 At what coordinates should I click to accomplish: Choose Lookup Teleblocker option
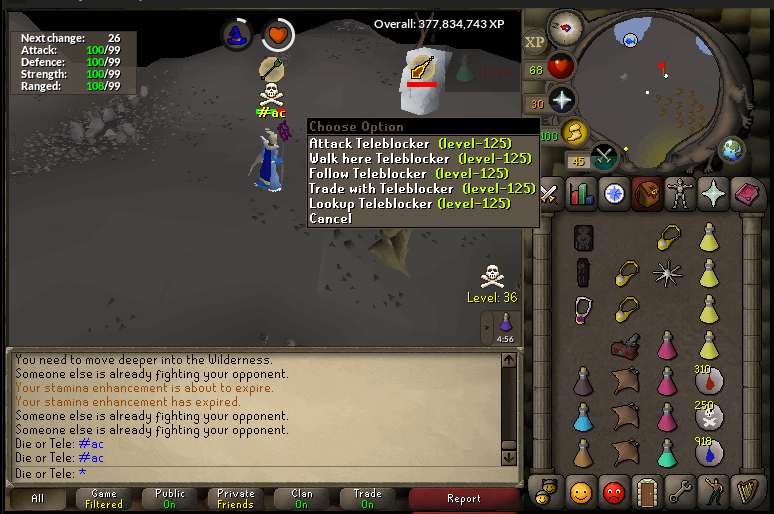pyautogui.click(x=410, y=204)
